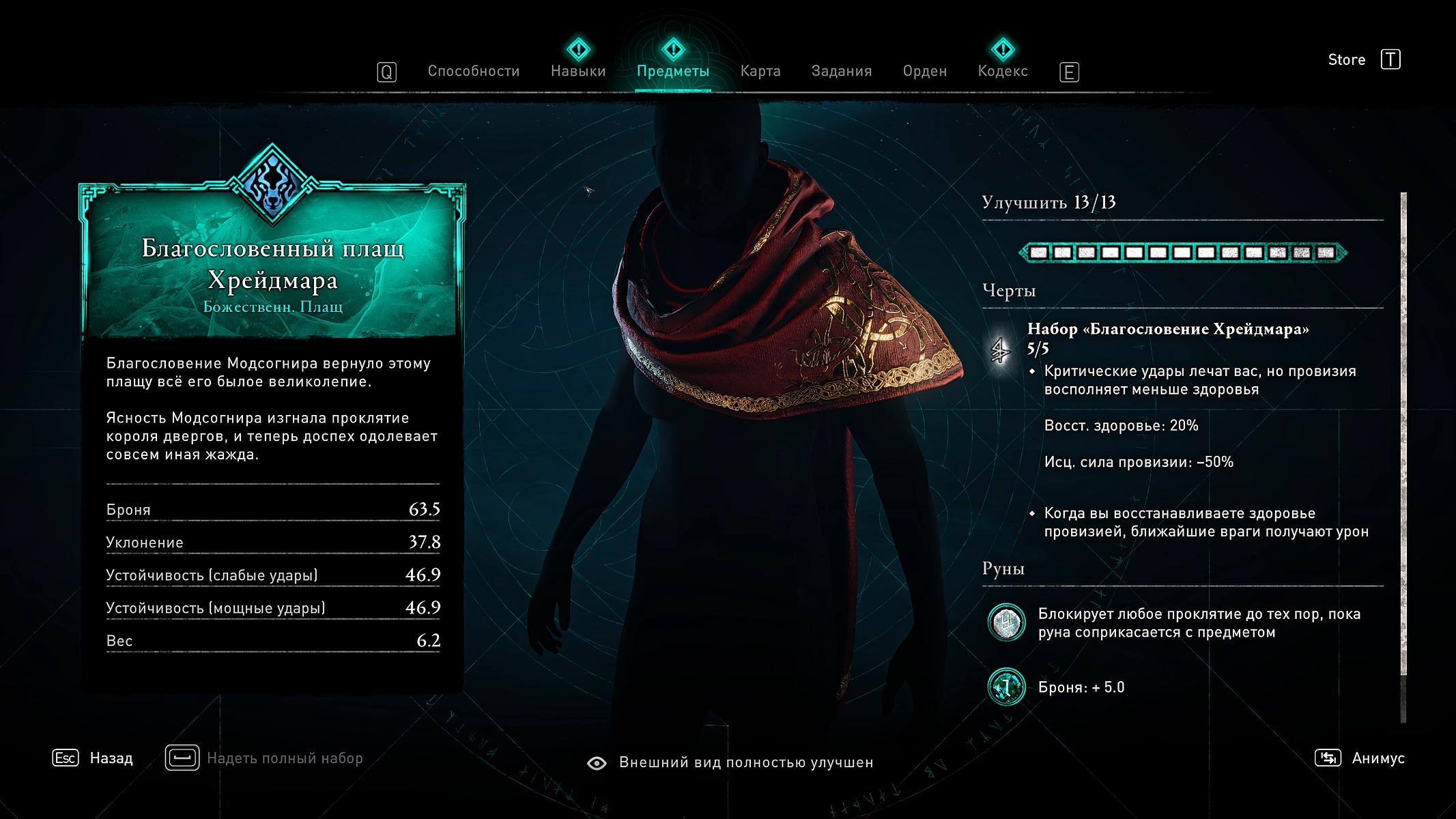This screenshot has height=819, width=1456.
Task: Switch to the Задания tab
Action: 841,71
